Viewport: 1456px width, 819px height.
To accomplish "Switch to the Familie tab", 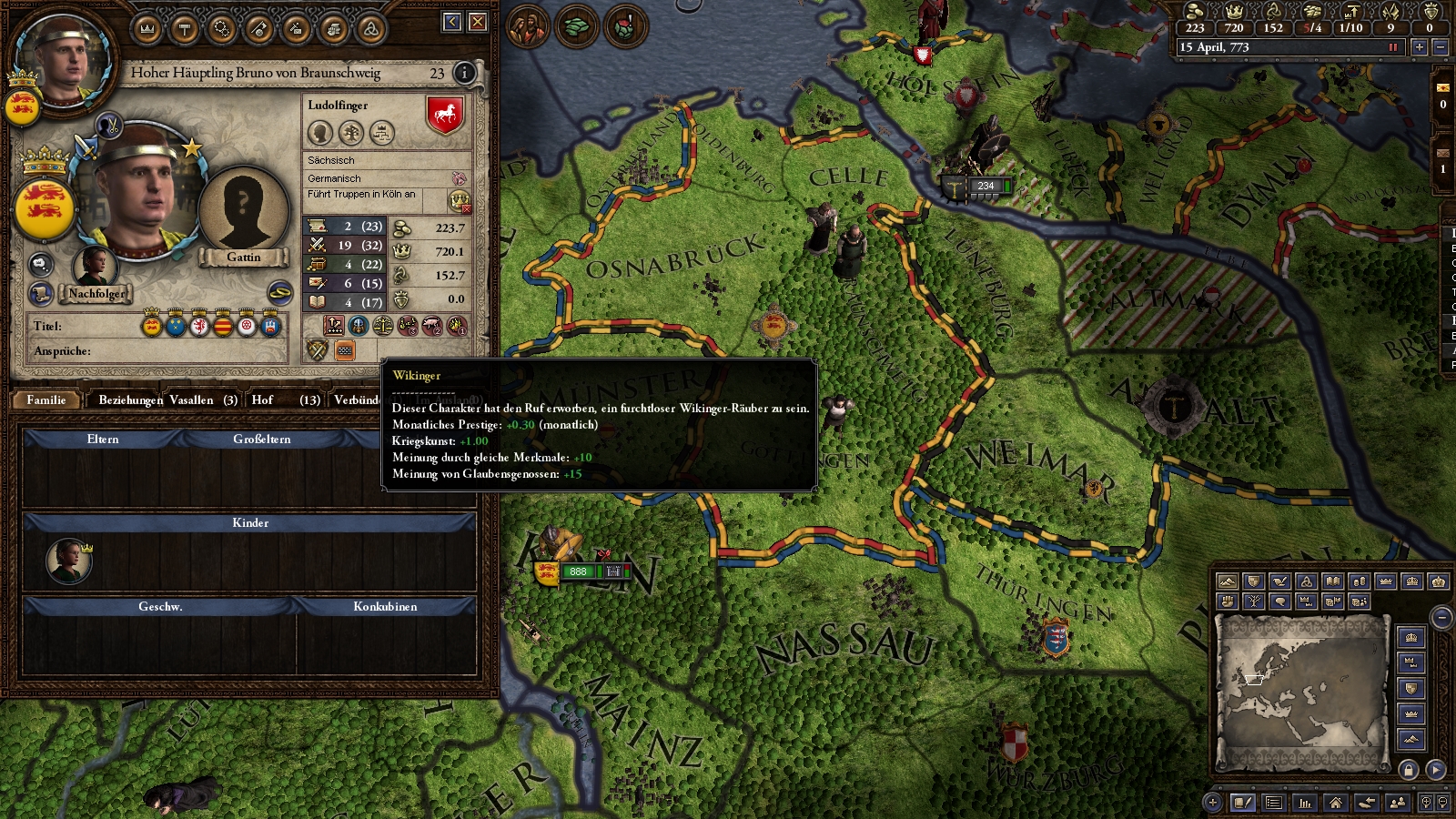I will pos(46,399).
